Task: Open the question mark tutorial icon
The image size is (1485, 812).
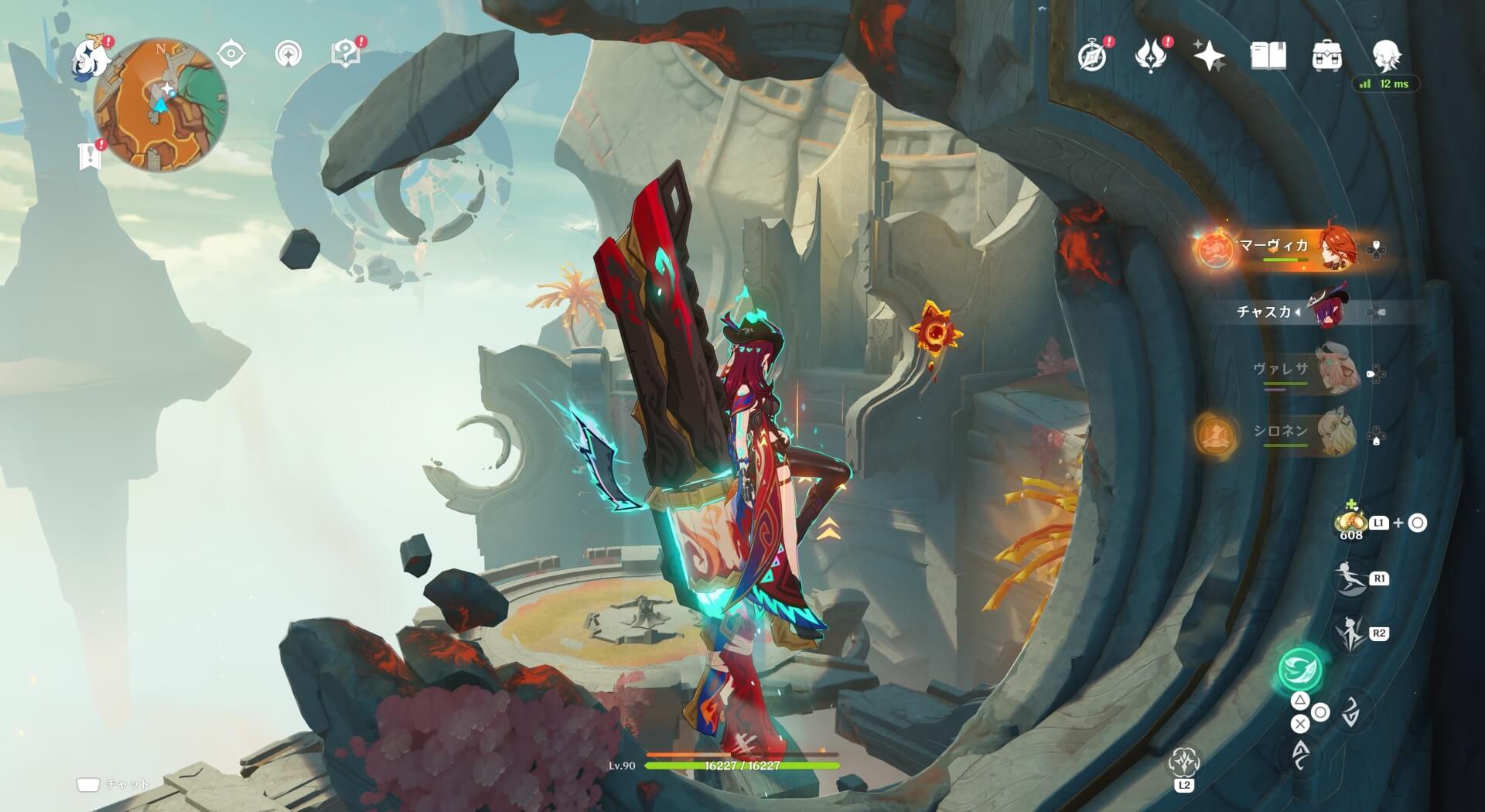Action: 345,53
